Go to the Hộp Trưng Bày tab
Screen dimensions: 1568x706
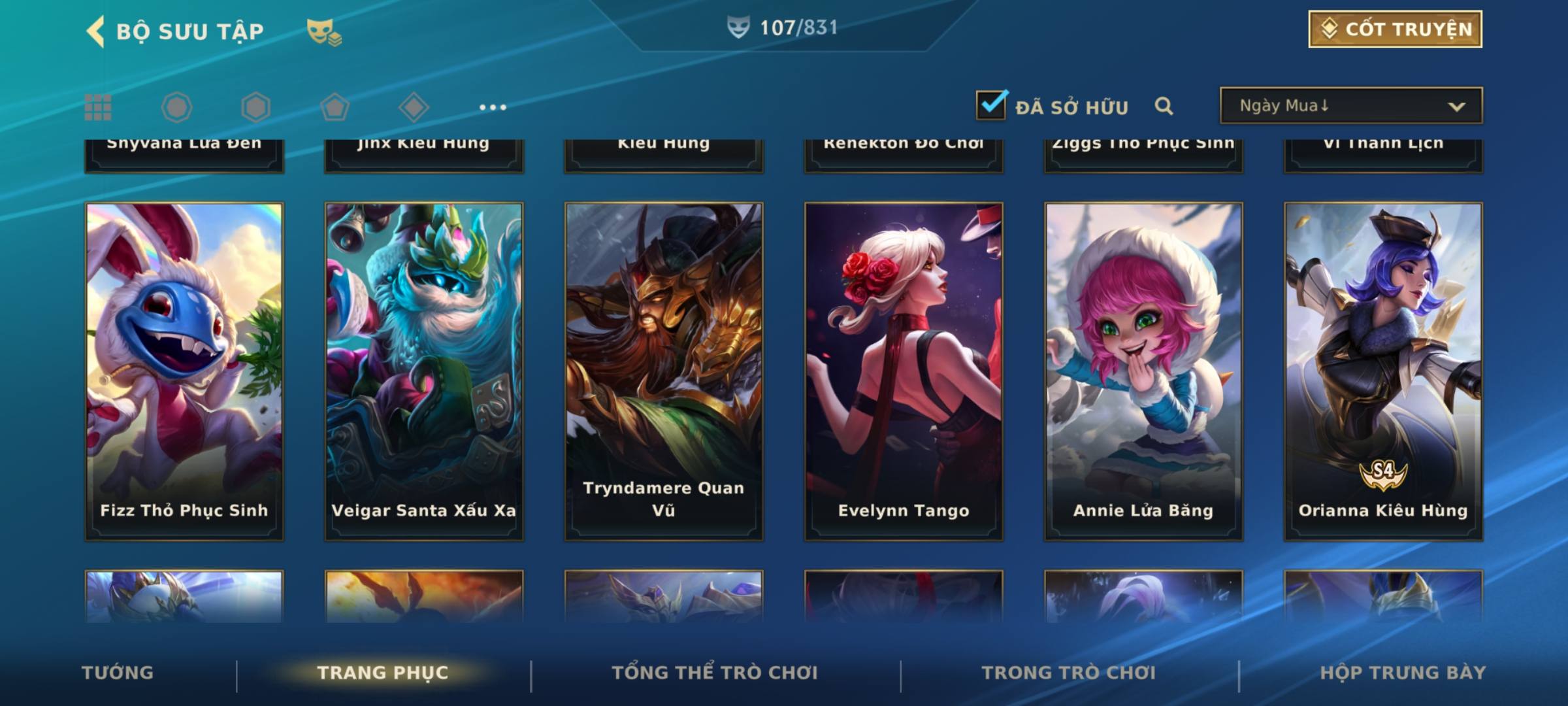pos(1403,673)
